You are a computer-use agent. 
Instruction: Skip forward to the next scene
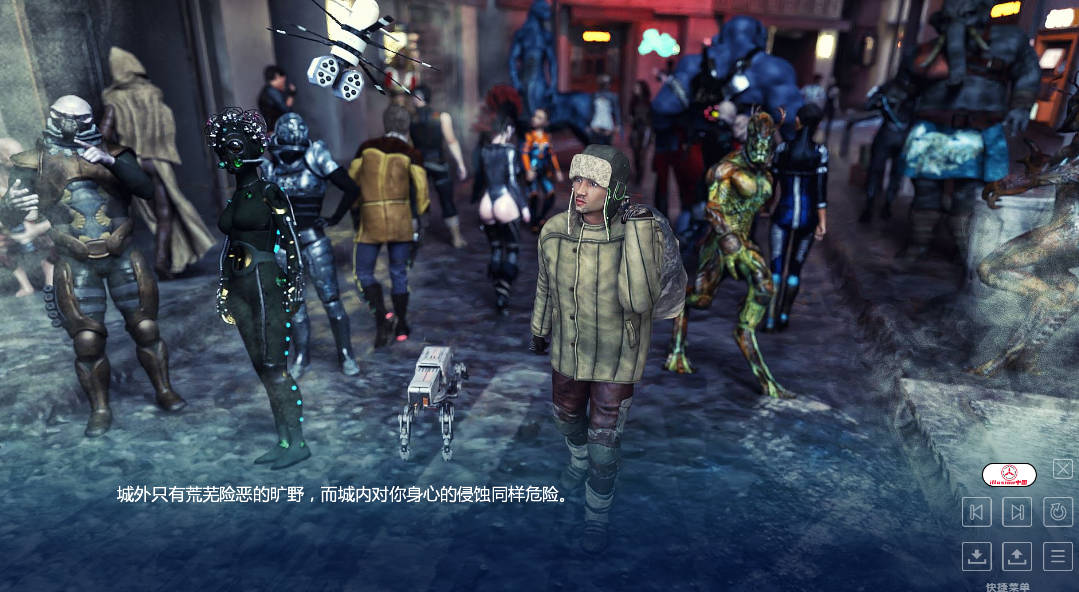click(x=1017, y=512)
